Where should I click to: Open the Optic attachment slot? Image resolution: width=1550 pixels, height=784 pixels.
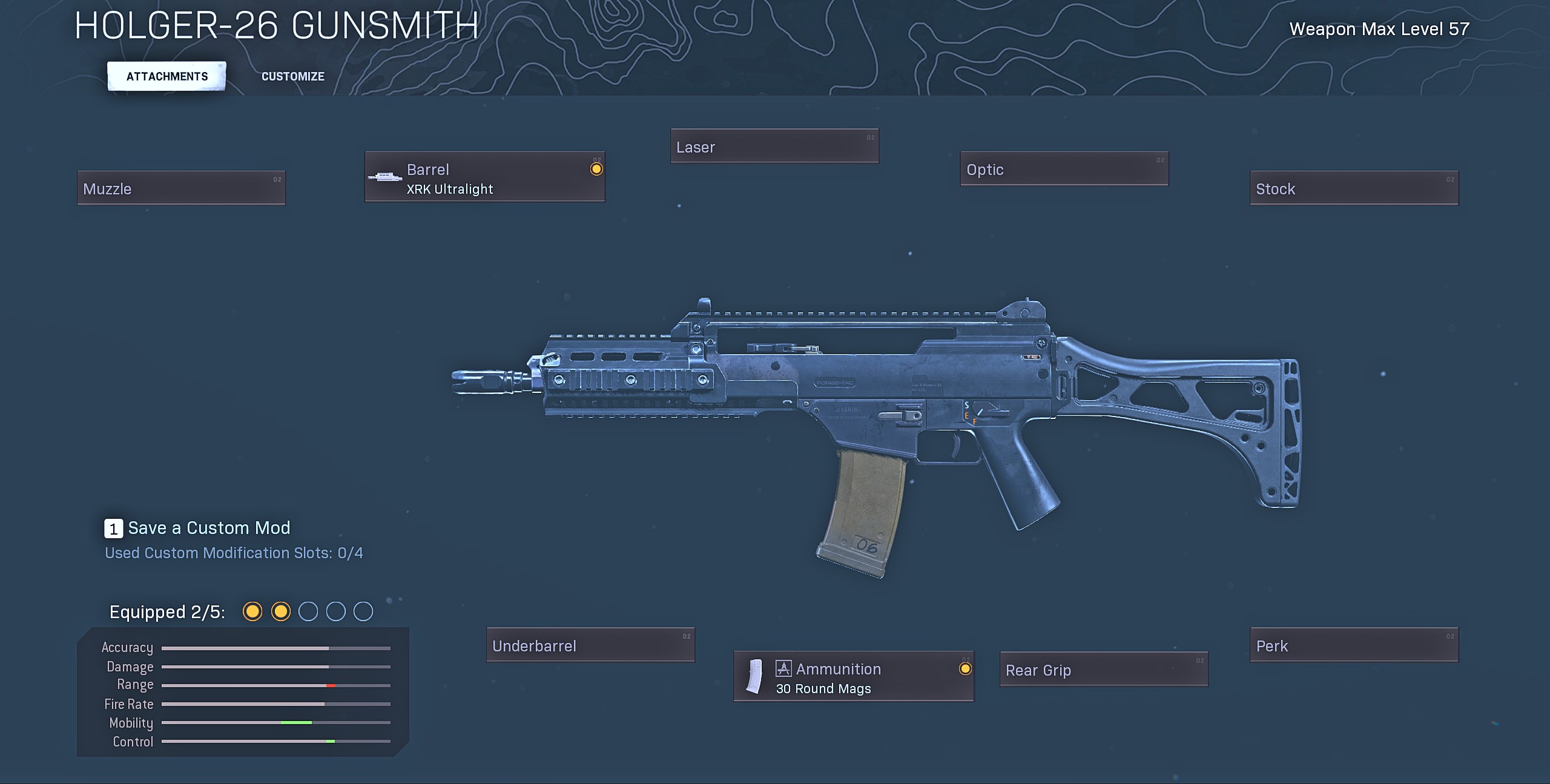click(1064, 169)
